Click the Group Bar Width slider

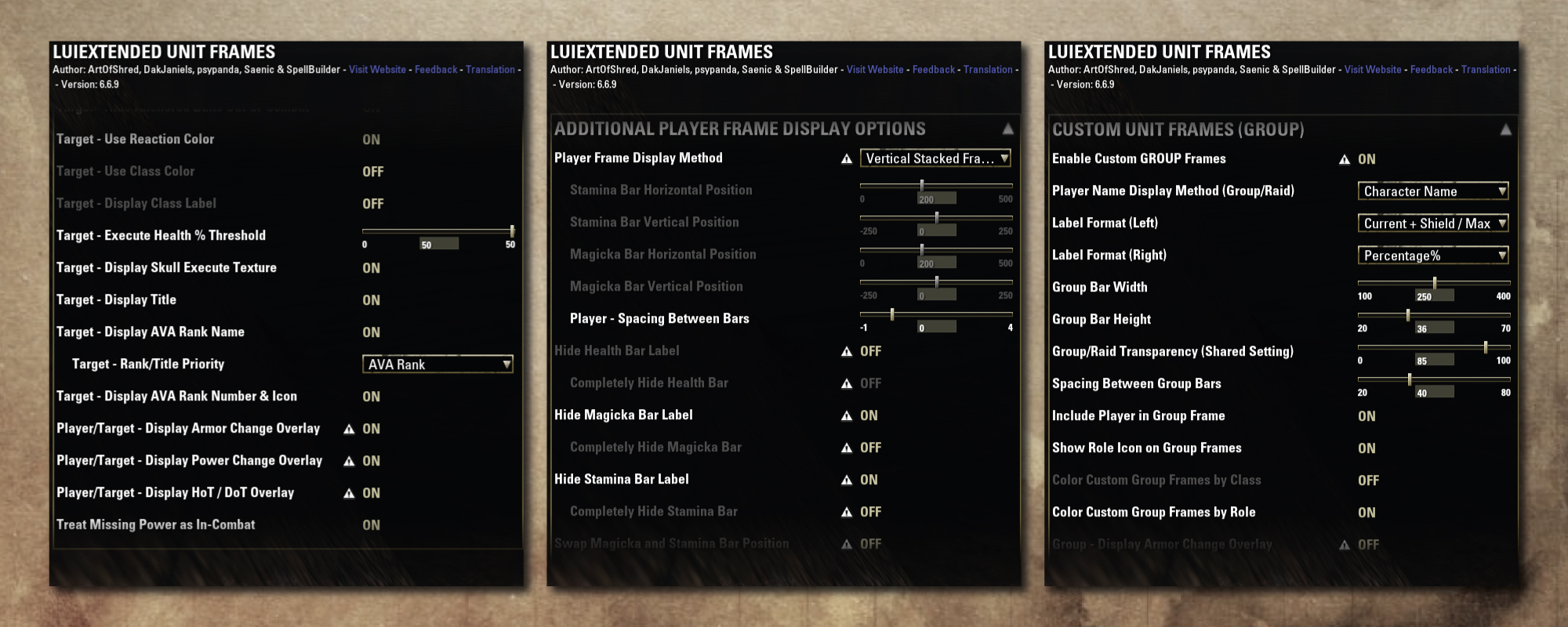click(1433, 283)
